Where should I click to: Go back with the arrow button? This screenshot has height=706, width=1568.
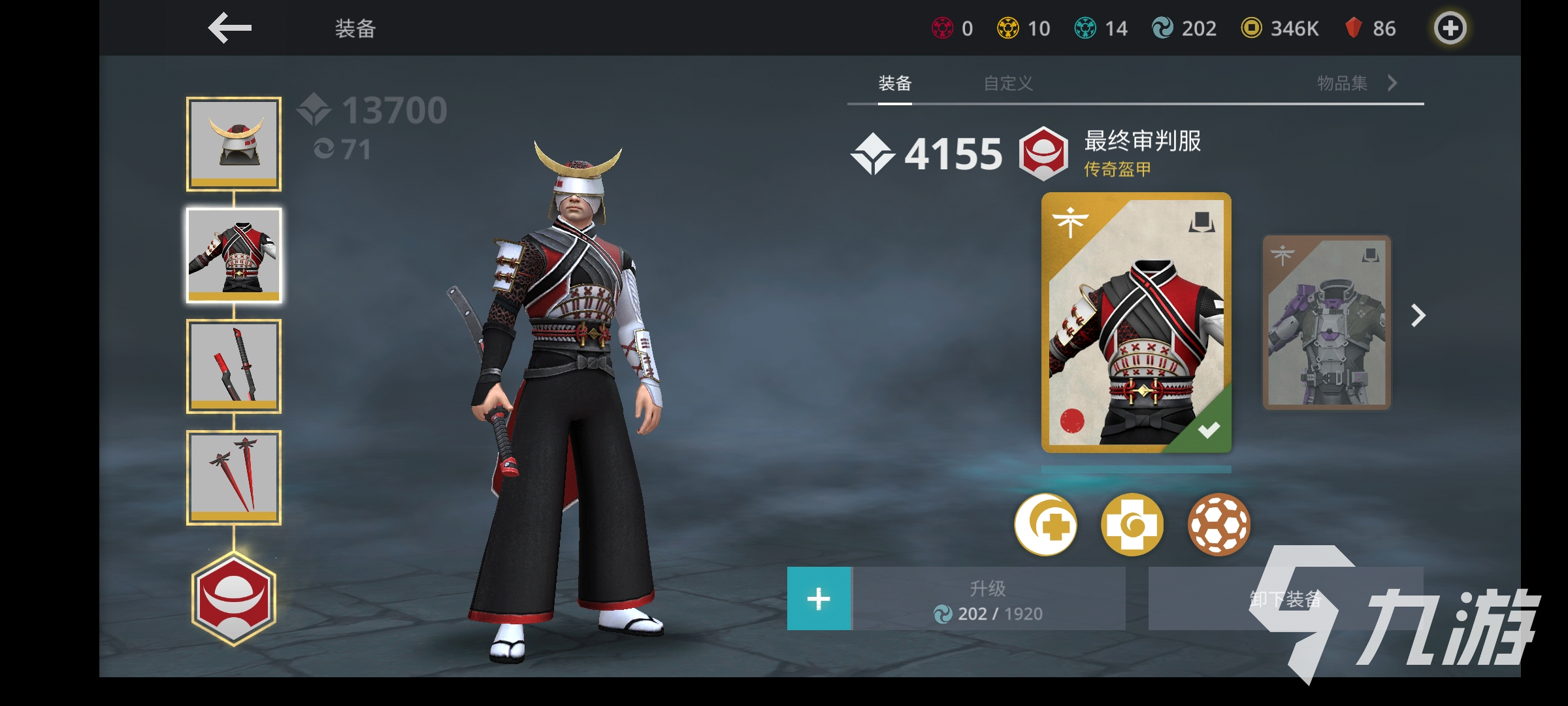point(230,28)
